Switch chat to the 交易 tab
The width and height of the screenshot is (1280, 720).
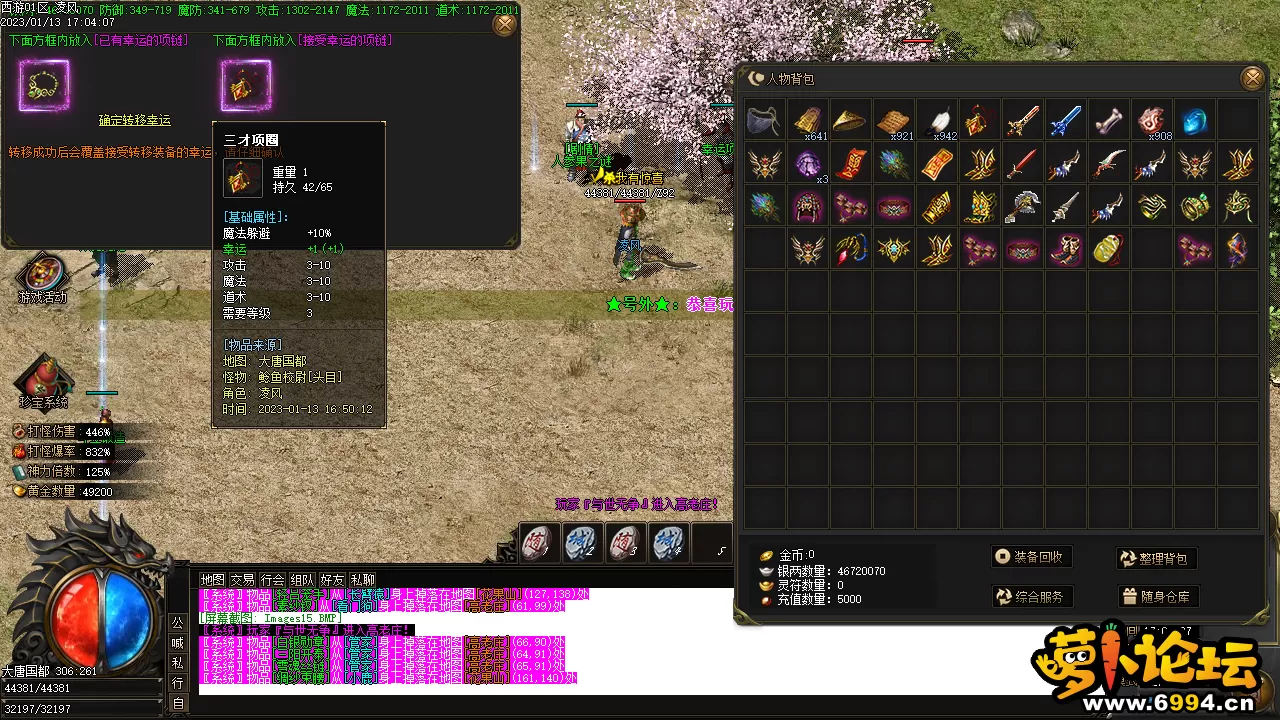click(x=242, y=580)
